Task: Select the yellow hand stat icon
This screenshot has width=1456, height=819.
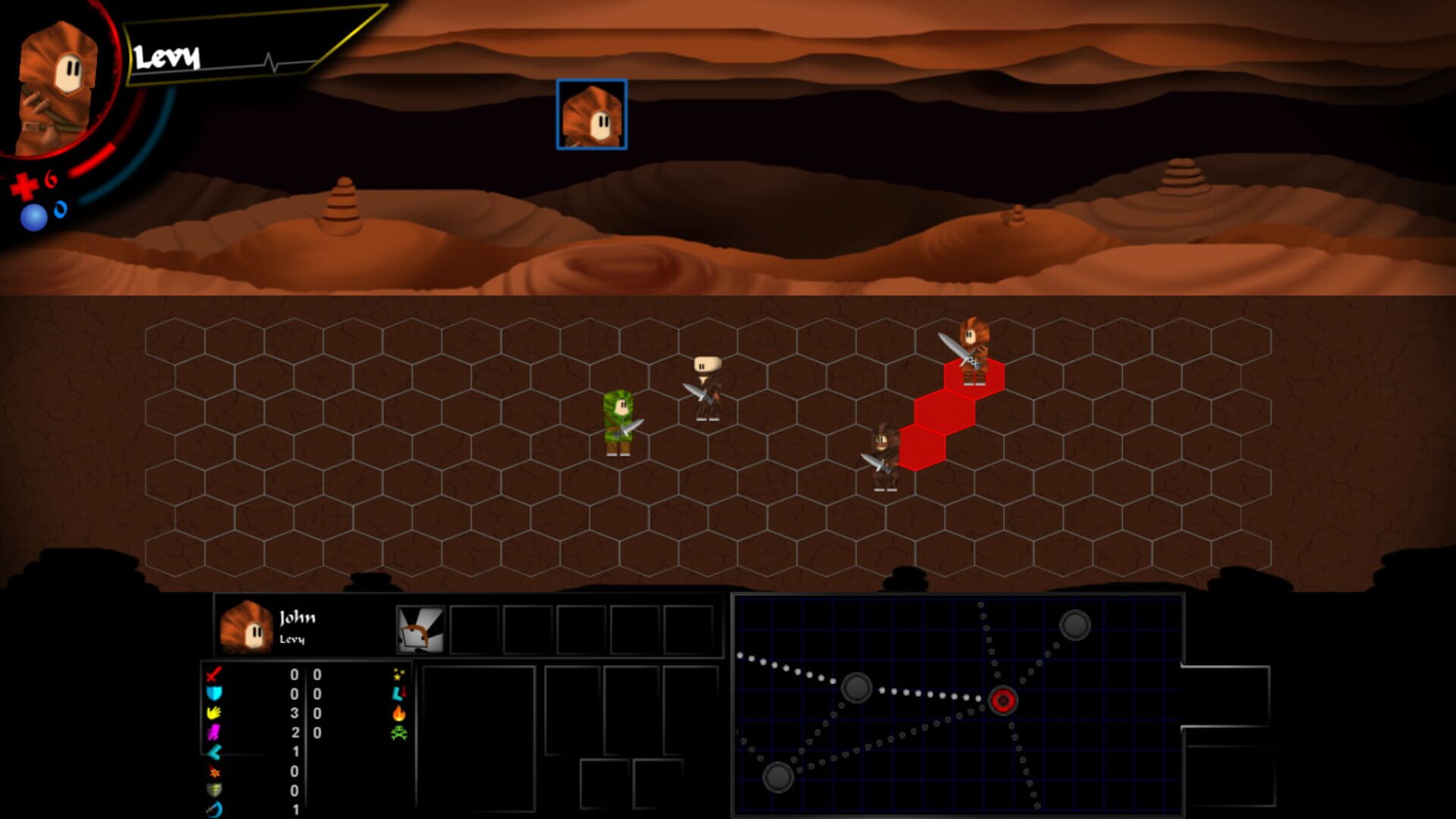Action: click(x=213, y=713)
